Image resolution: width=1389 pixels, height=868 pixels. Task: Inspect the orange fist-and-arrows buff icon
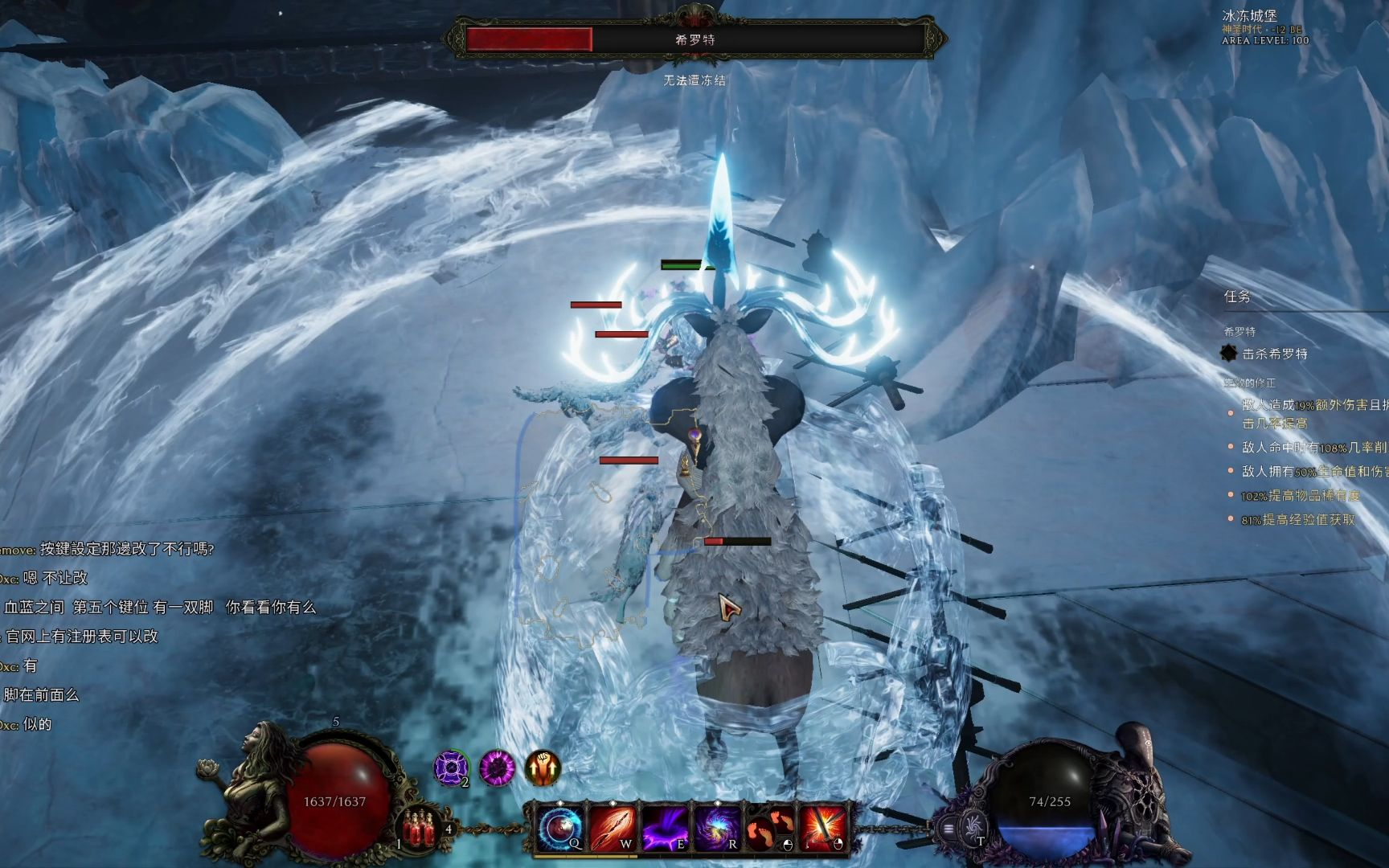pos(543,768)
